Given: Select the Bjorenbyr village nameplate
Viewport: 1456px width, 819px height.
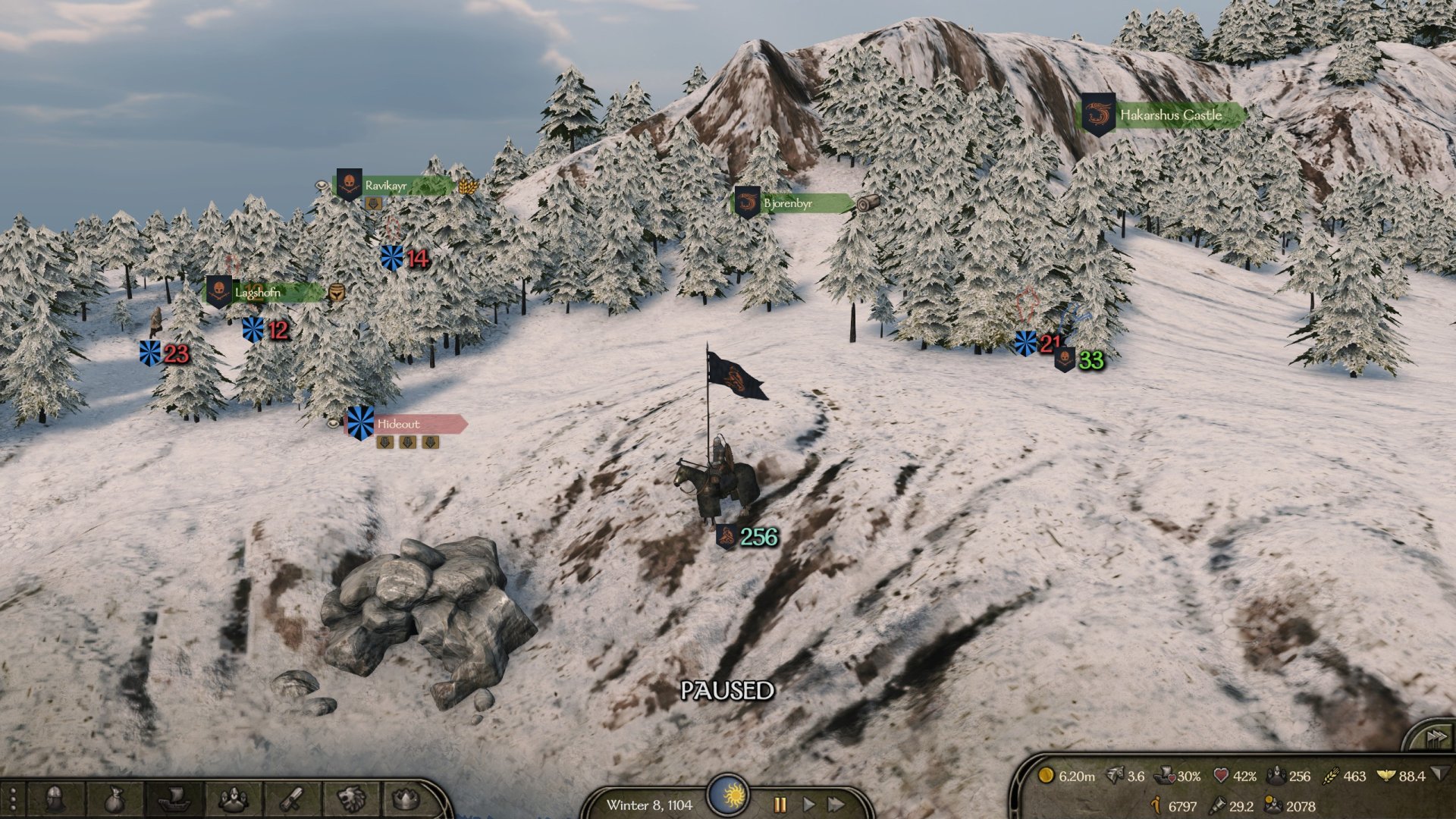Looking at the screenshot, I should tap(787, 203).
